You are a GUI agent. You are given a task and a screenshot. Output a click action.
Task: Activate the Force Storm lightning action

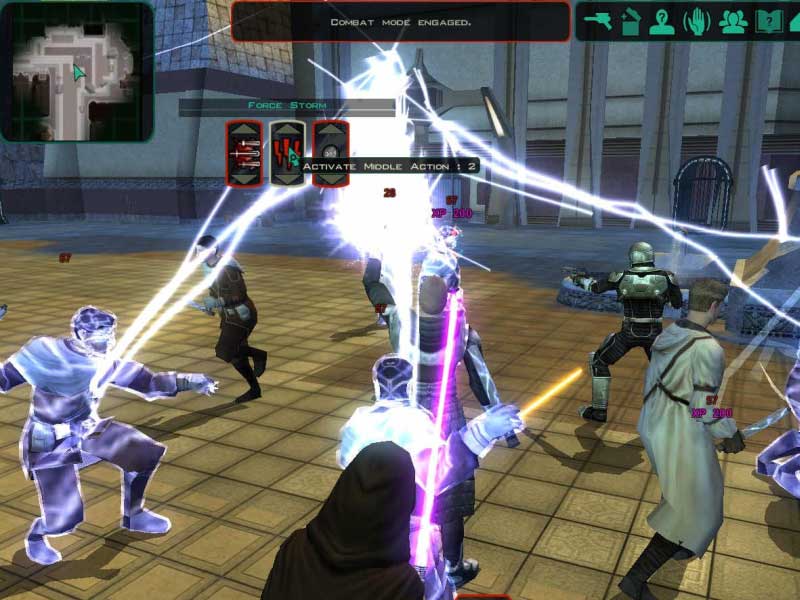[x=287, y=153]
